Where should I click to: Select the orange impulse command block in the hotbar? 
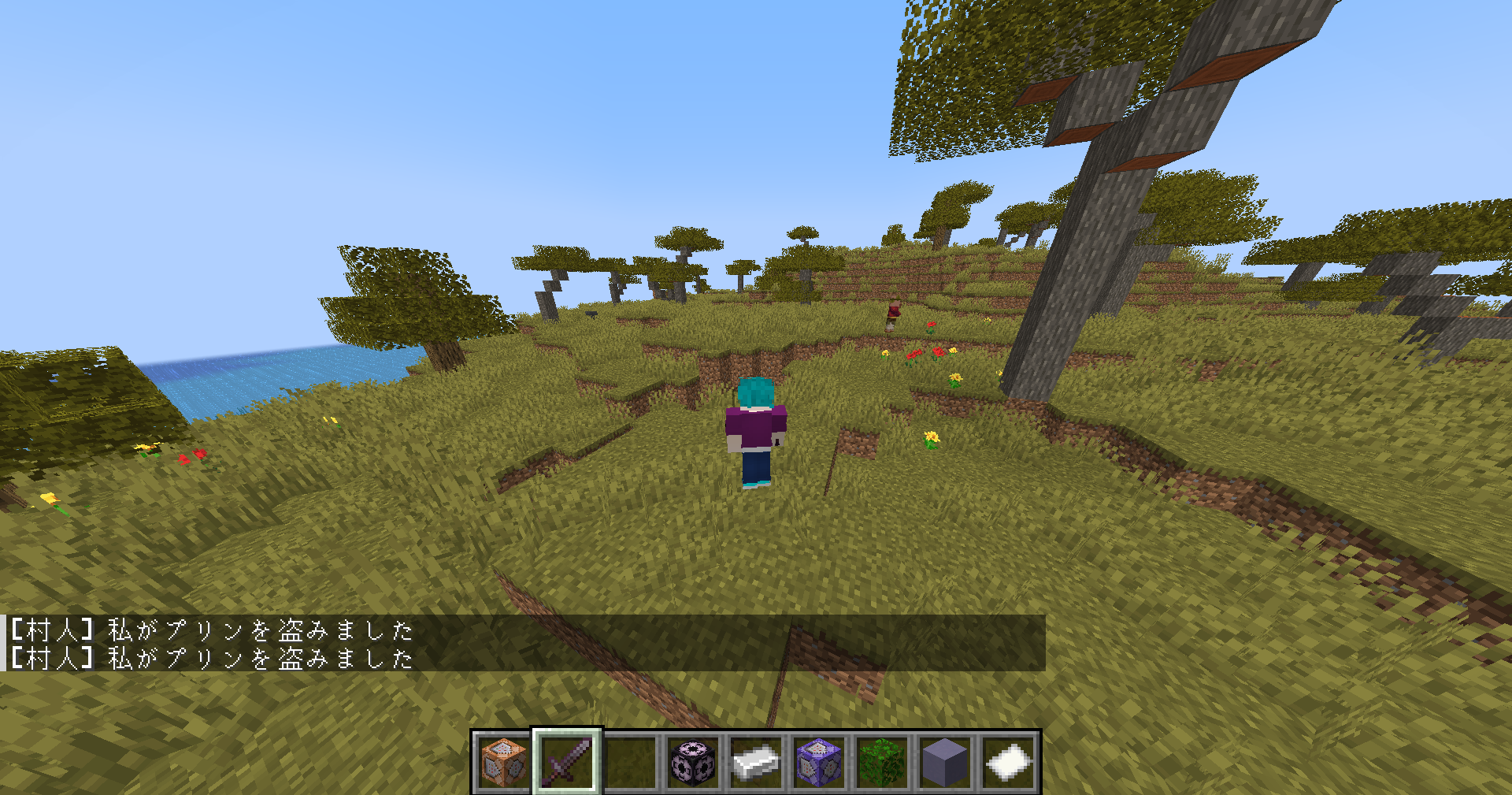tap(502, 761)
